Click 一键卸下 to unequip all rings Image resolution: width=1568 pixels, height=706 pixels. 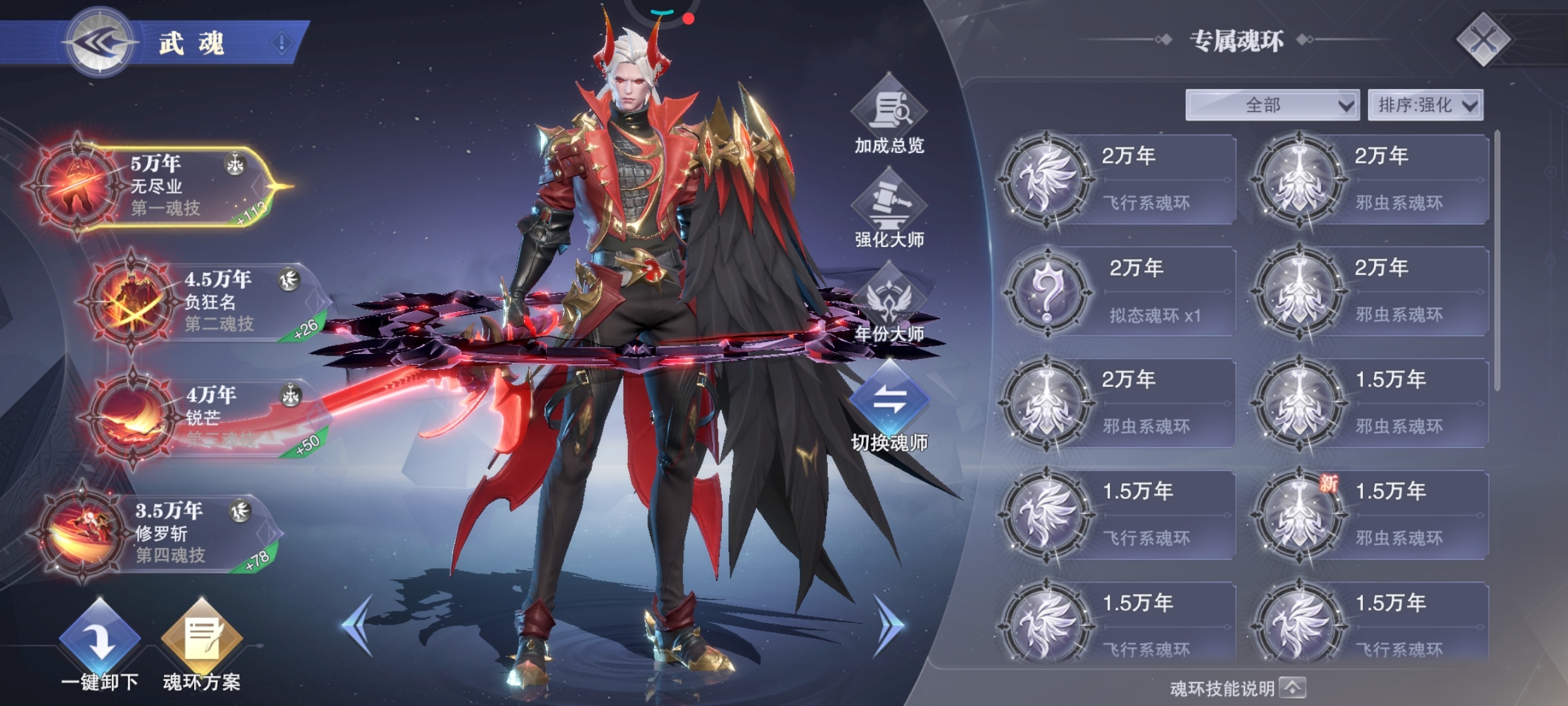tap(100, 644)
